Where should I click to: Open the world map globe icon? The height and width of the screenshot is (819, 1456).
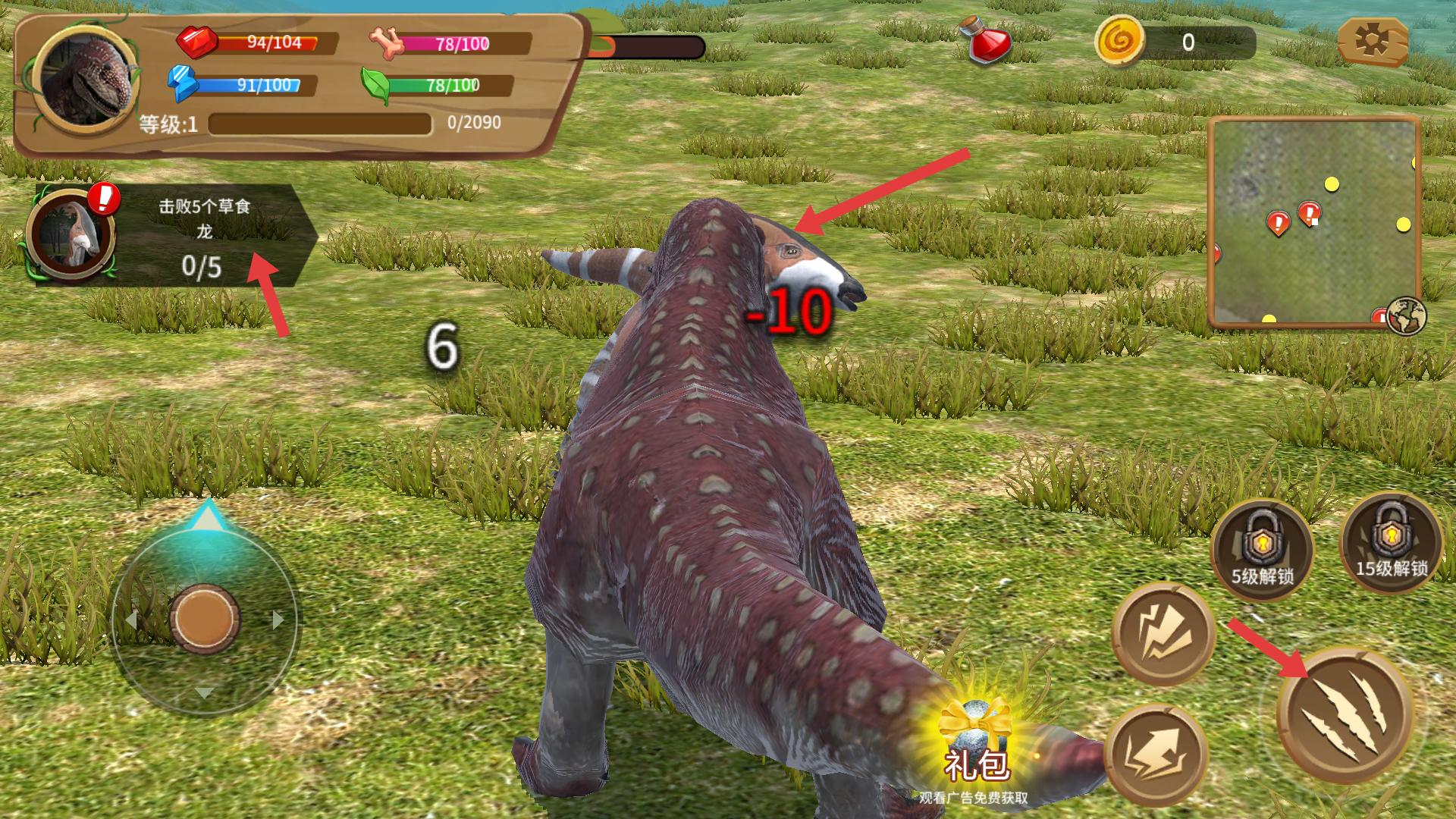click(x=1405, y=316)
